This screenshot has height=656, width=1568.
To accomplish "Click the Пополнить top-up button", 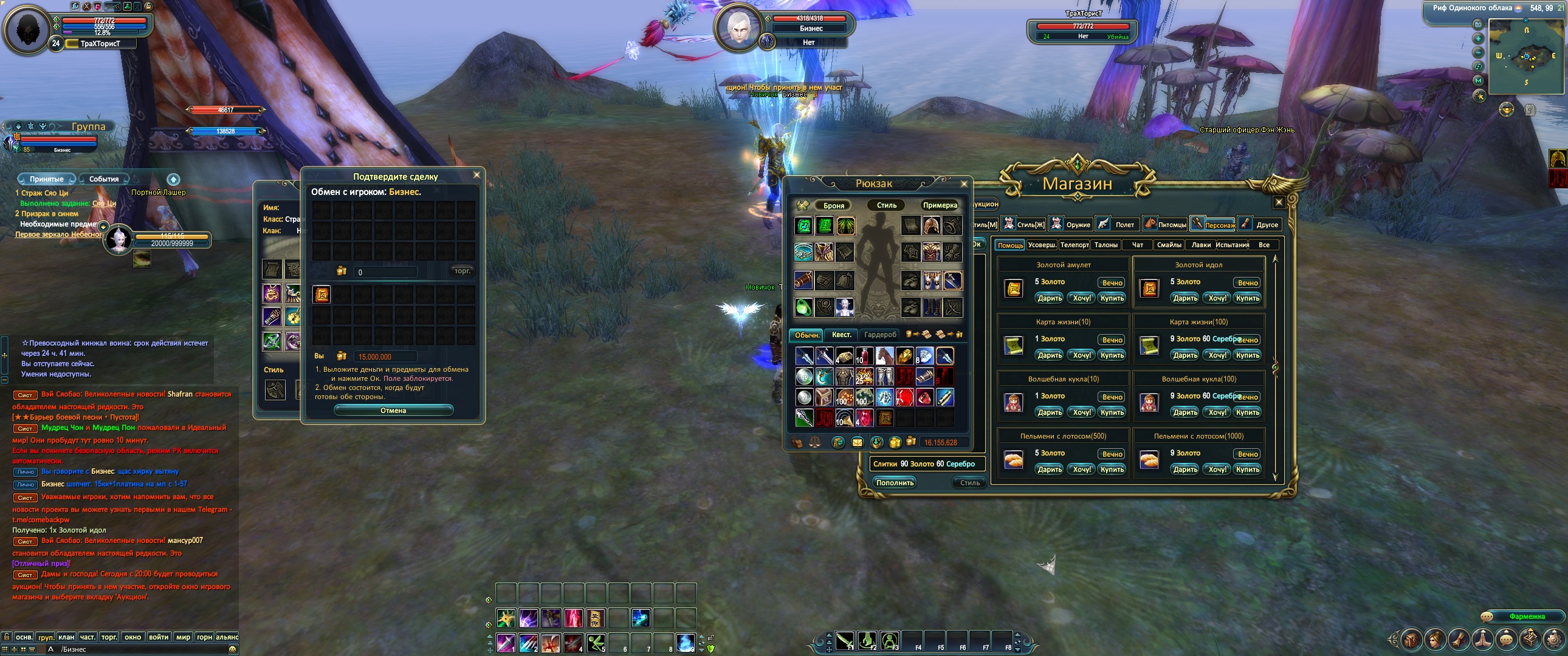I will (x=895, y=483).
